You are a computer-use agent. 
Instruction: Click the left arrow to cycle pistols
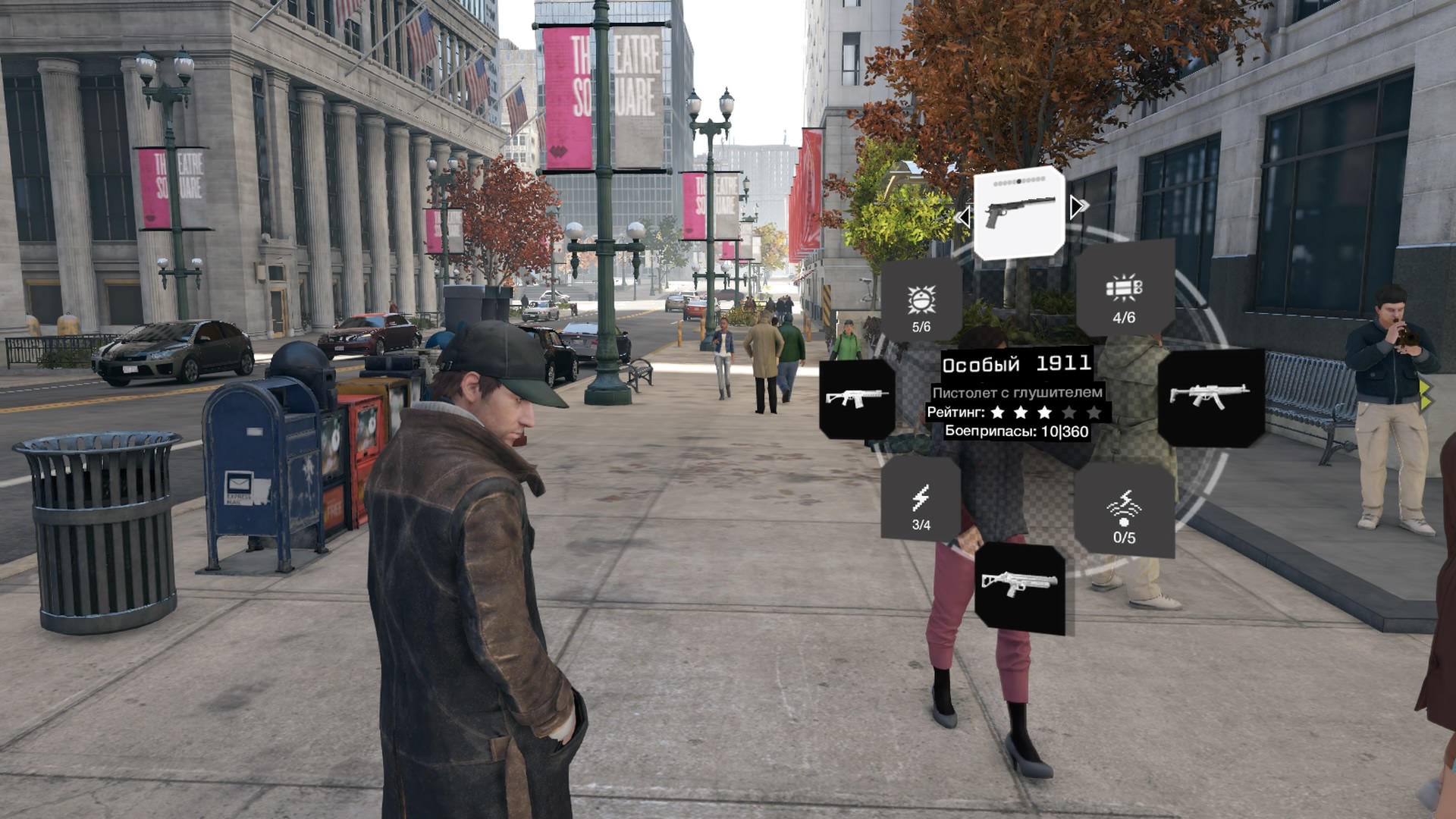pos(965,218)
